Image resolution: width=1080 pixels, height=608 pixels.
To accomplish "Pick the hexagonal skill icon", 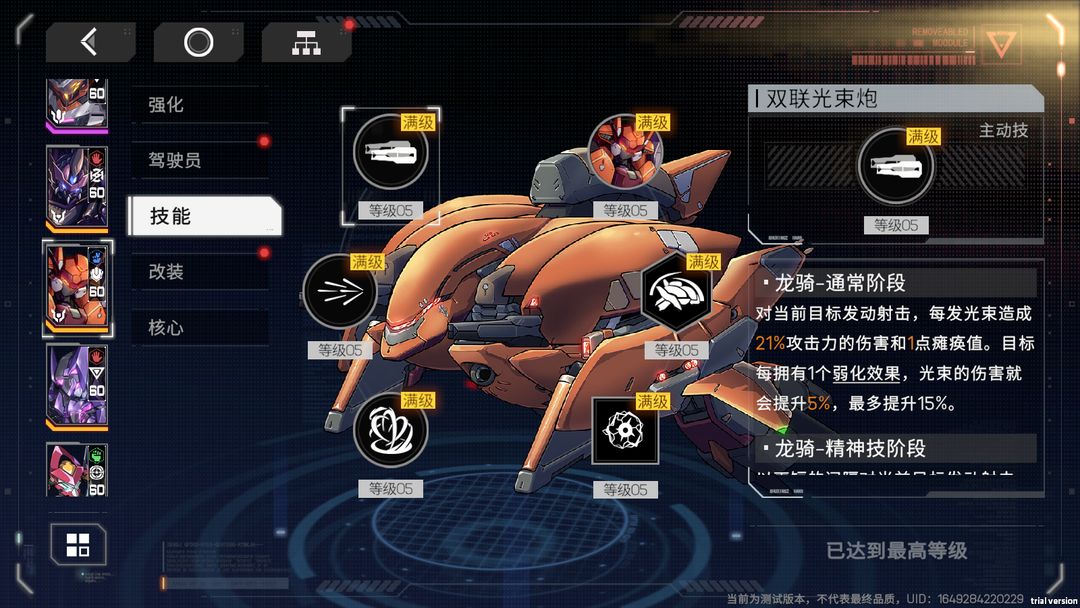I will [x=679, y=292].
